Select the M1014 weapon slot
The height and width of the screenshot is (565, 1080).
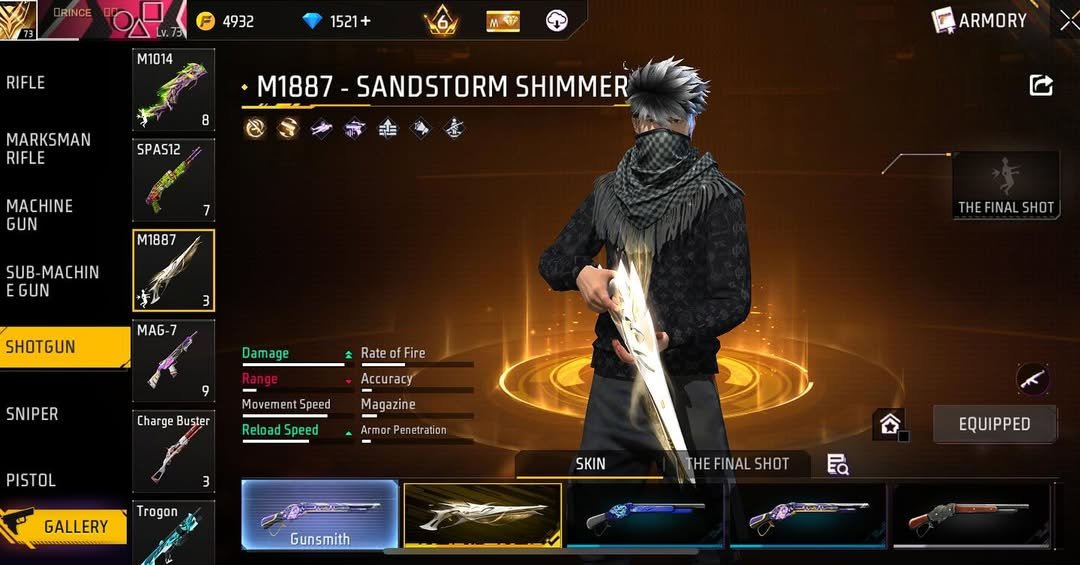tap(174, 90)
